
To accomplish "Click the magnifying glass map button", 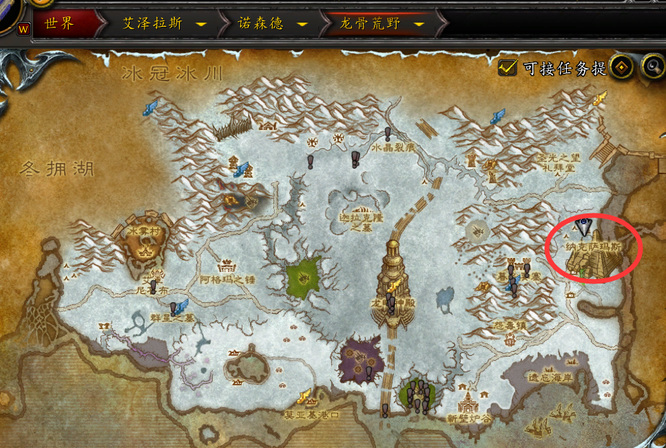I will [x=654, y=68].
